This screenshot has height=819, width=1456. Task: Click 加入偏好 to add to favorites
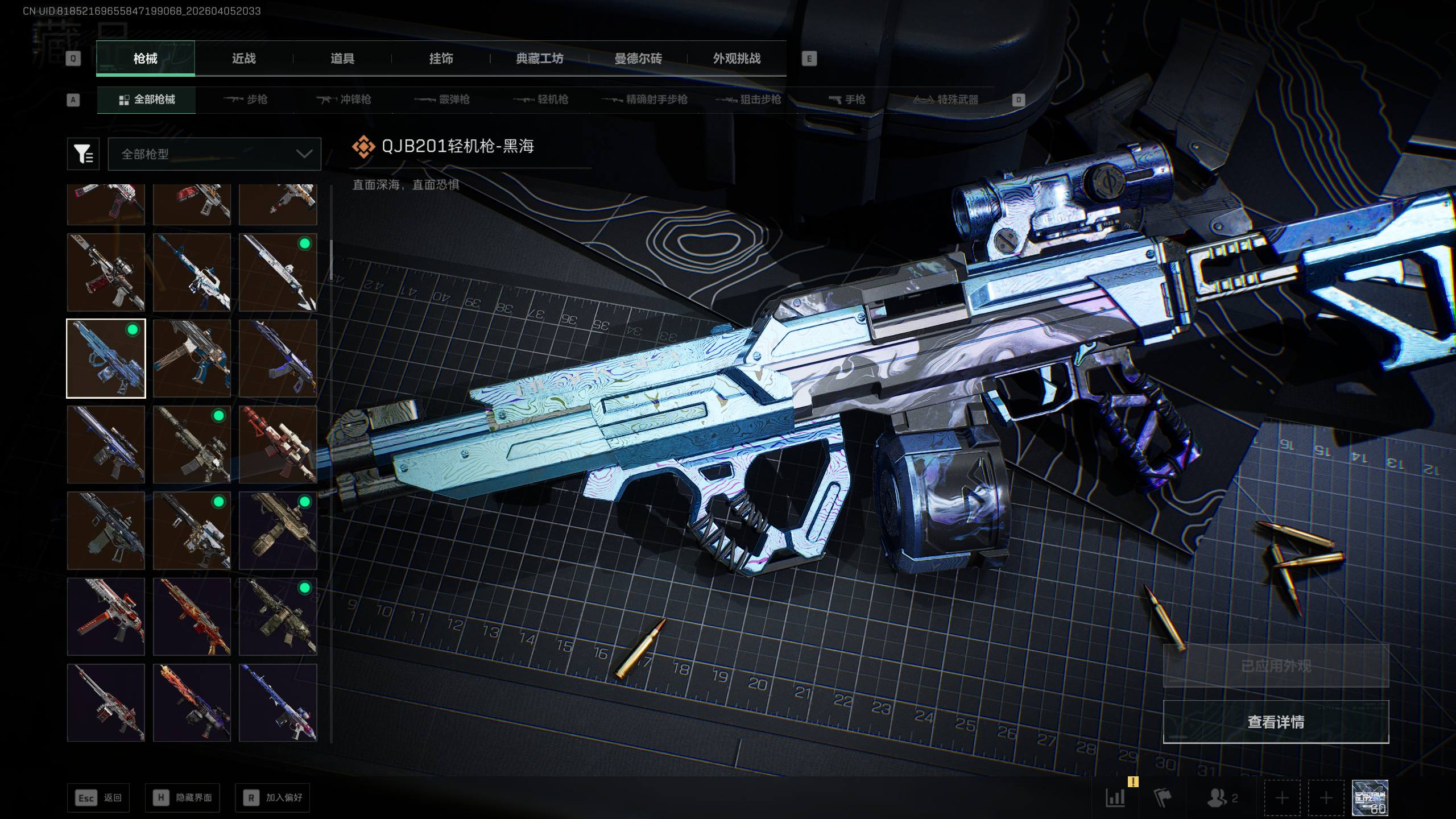coord(272,798)
